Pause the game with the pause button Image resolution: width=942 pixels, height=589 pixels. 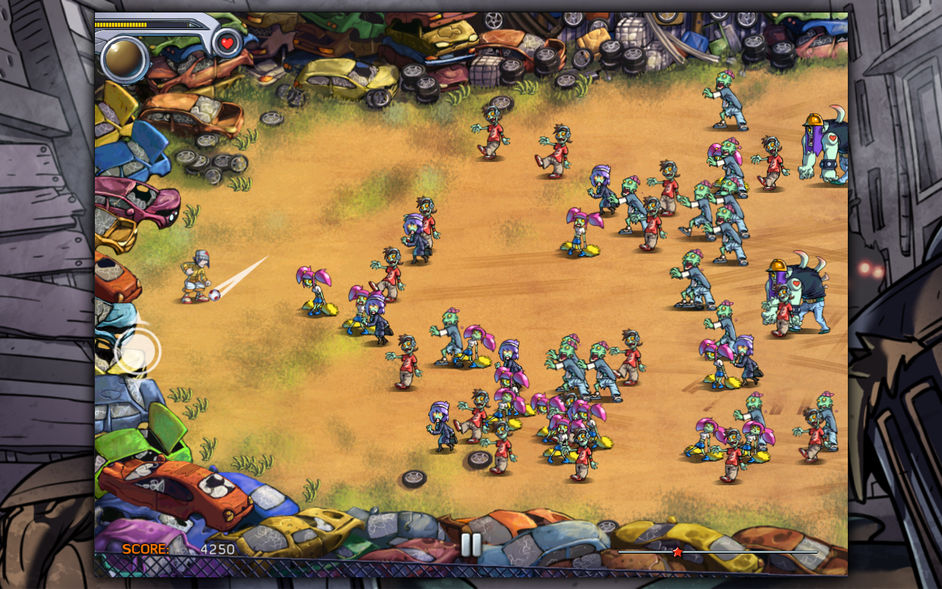click(470, 544)
